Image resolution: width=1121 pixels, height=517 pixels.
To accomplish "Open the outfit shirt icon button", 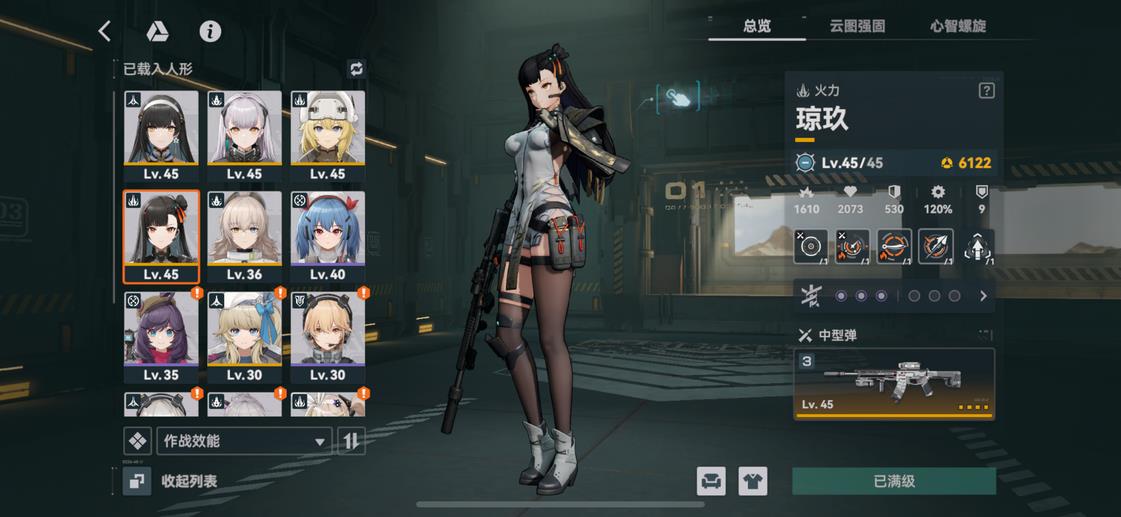I will (752, 481).
